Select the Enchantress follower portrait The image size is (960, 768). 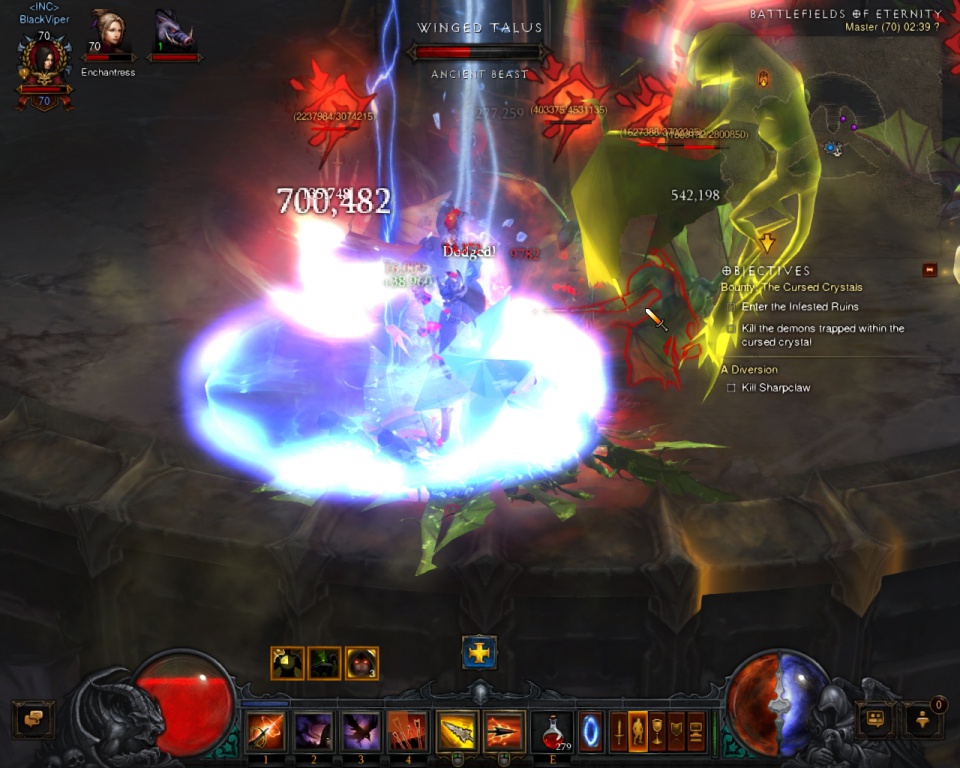(108, 33)
